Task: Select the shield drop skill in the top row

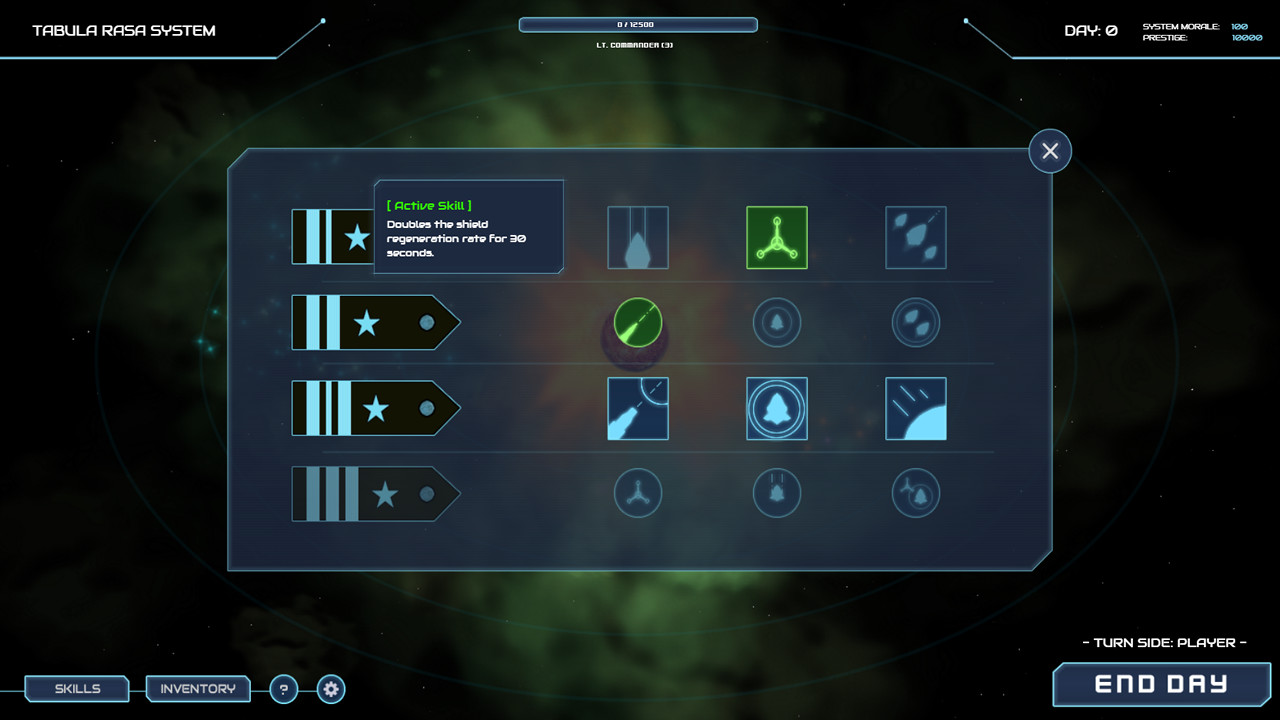Action: click(x=637, y=237)
